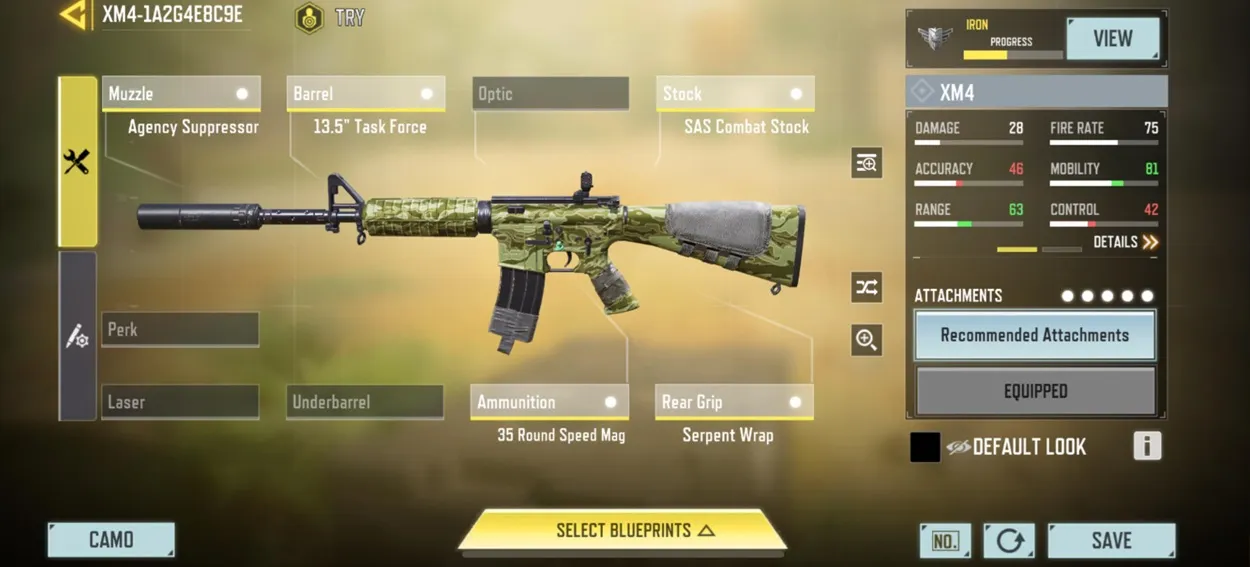Click the VIEW progress button
The image size is (1250, 567).
1112,39
